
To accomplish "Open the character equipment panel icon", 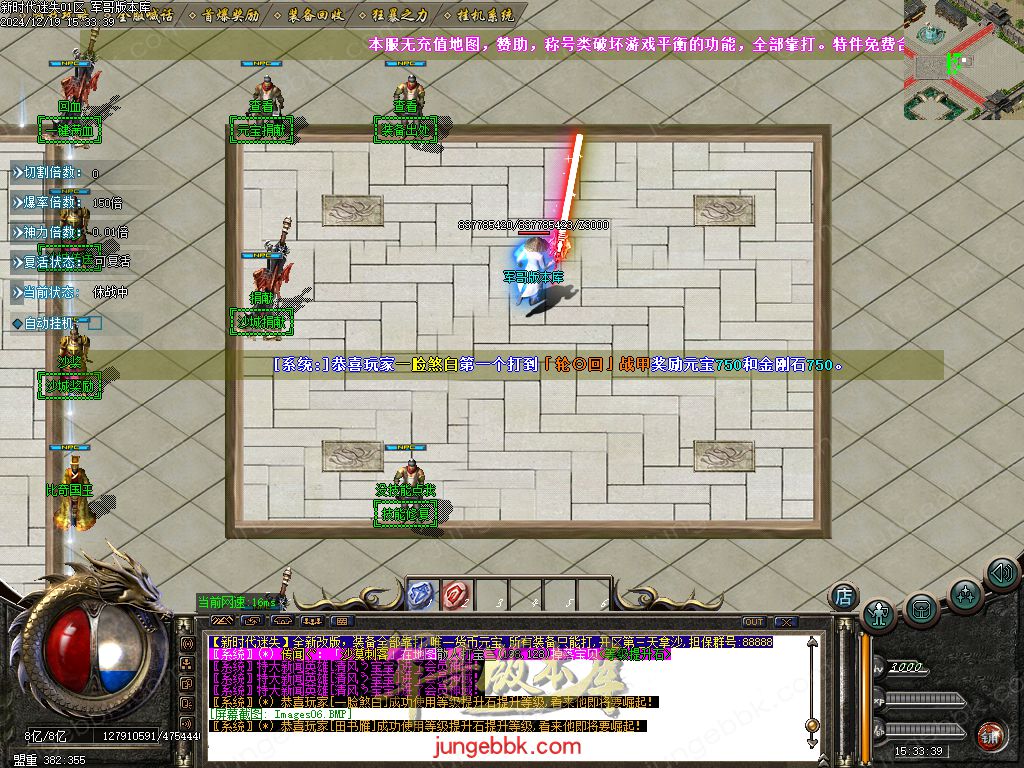I will tap(880, 613).
